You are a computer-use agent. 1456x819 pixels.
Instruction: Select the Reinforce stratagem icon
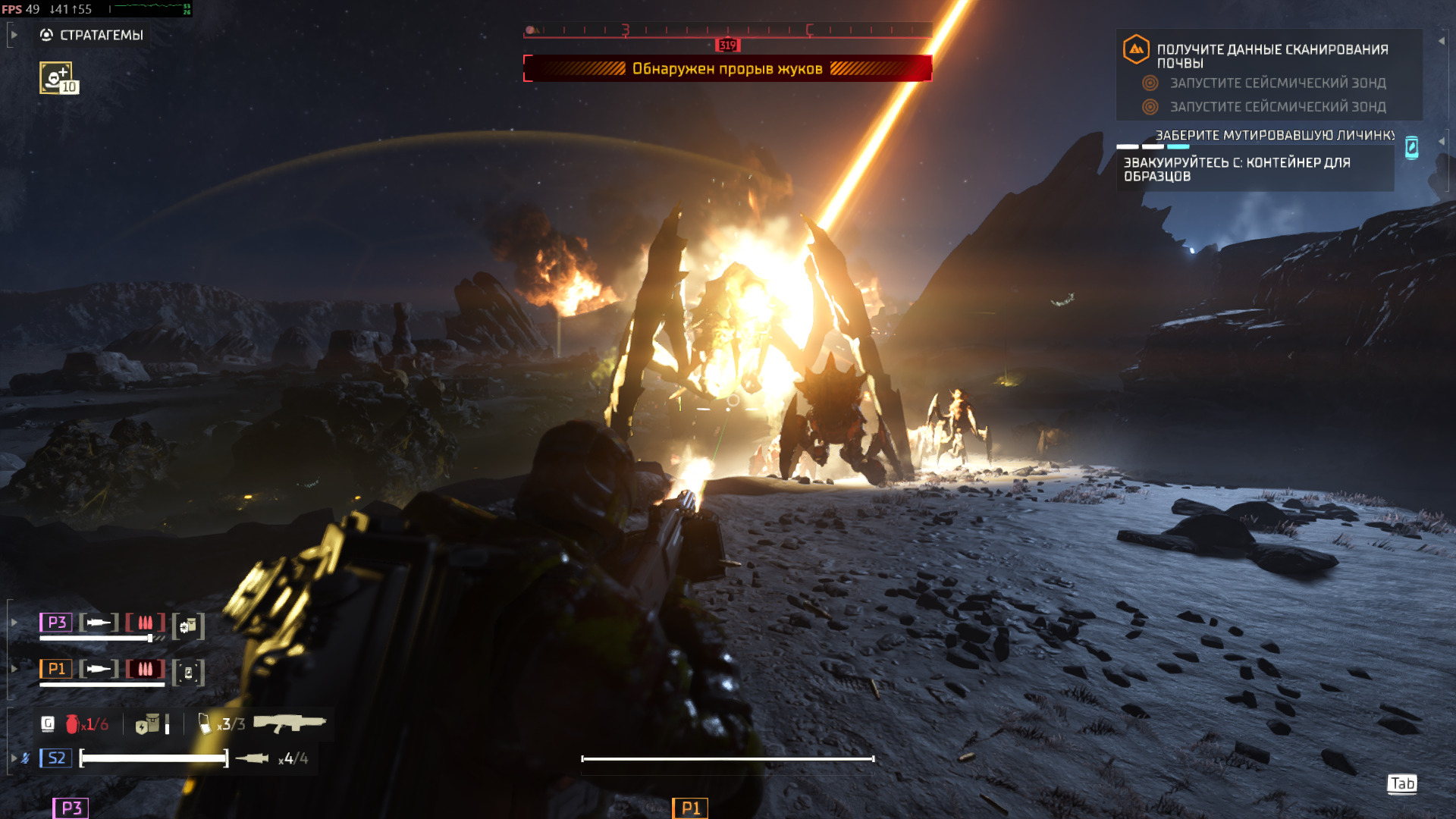click(56, 77)
